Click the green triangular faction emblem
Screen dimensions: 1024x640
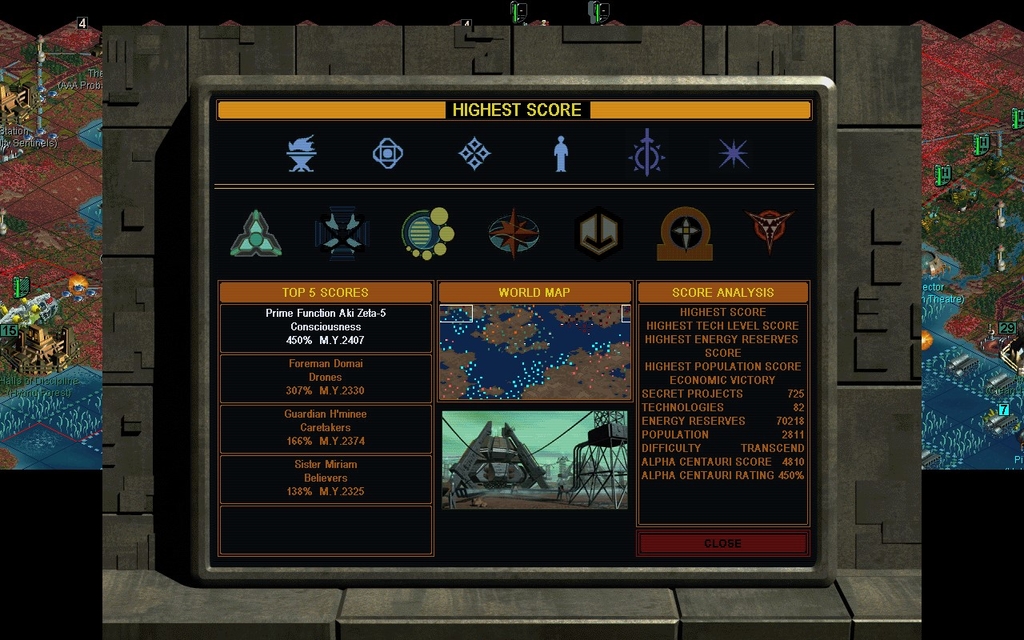point(256,234)
